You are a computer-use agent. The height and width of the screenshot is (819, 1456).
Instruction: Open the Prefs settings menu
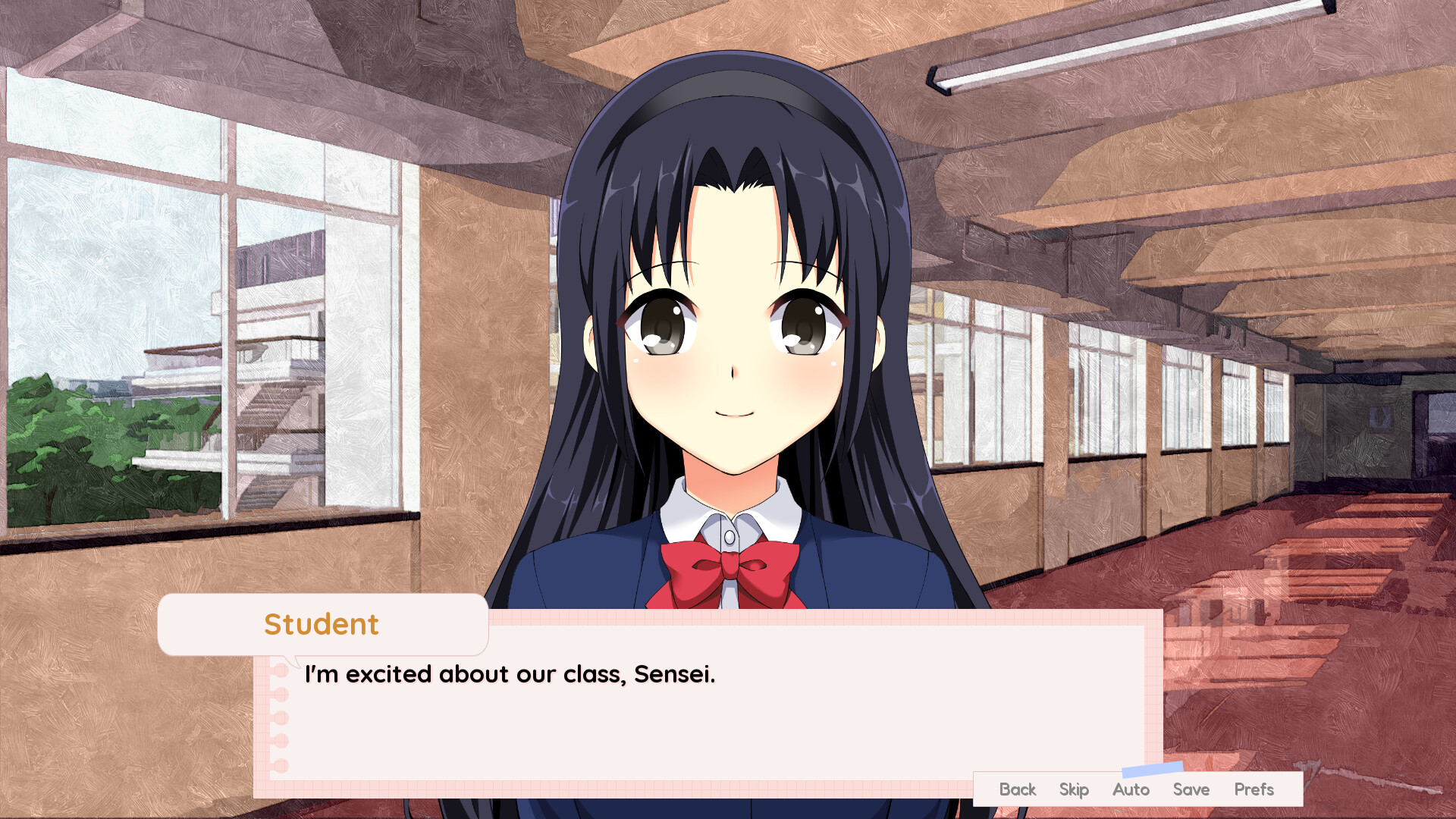(1256, 789)
